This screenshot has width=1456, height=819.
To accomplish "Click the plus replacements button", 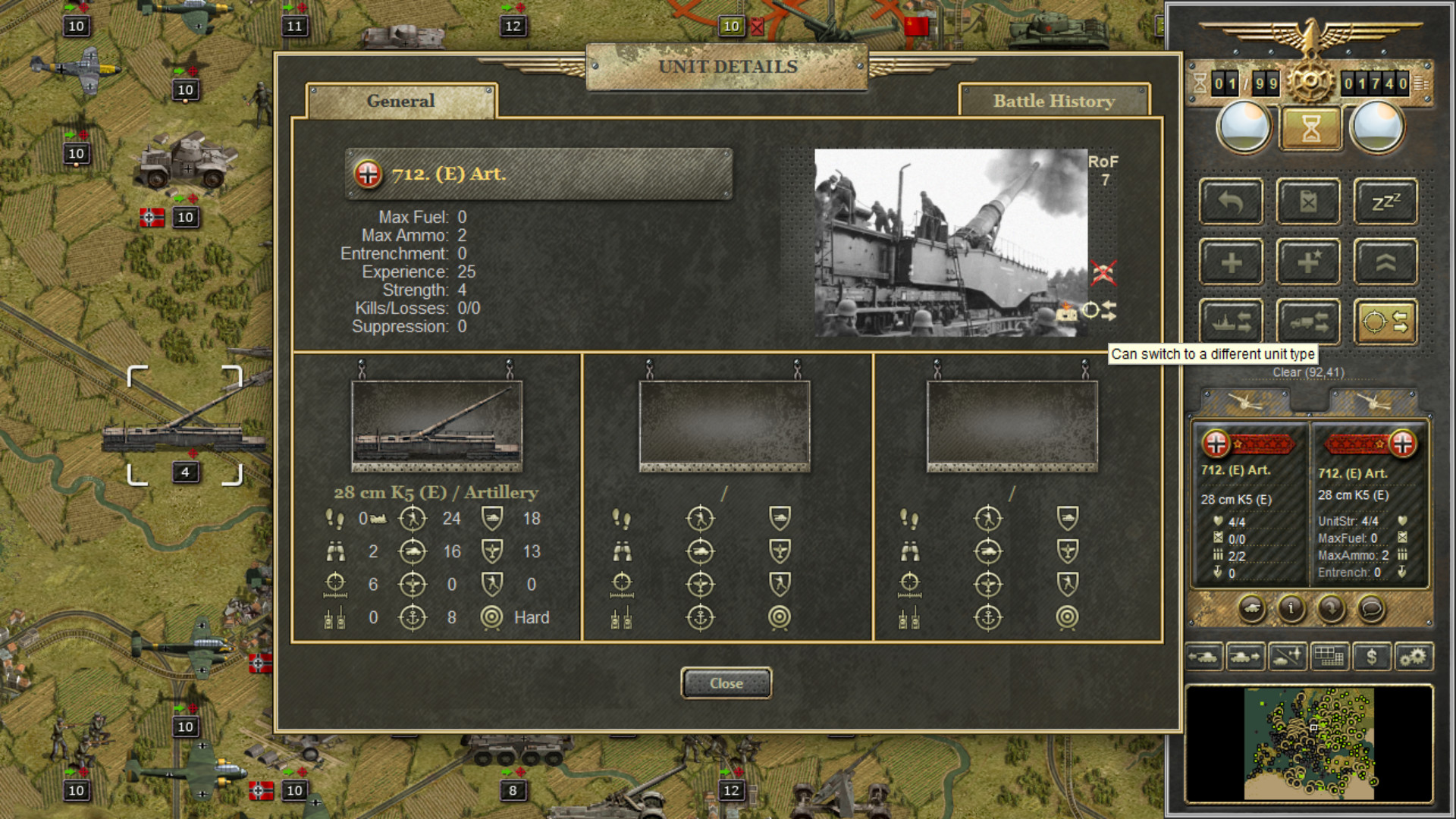I will coord(1231,262).
